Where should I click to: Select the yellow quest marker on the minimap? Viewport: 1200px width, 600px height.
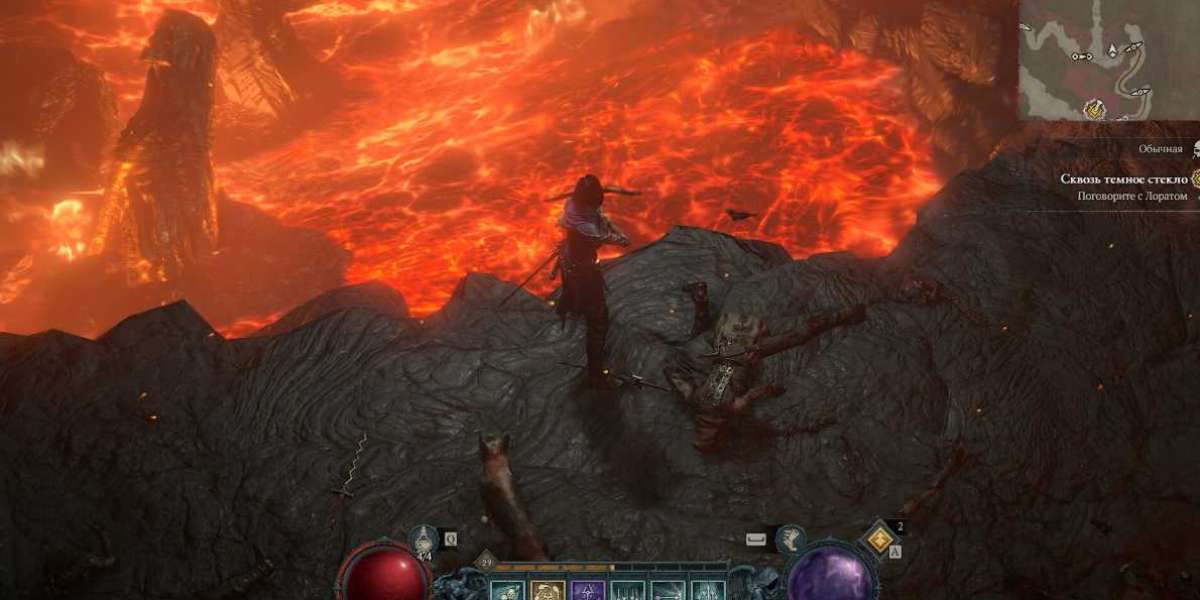(x=1096, y=108)
